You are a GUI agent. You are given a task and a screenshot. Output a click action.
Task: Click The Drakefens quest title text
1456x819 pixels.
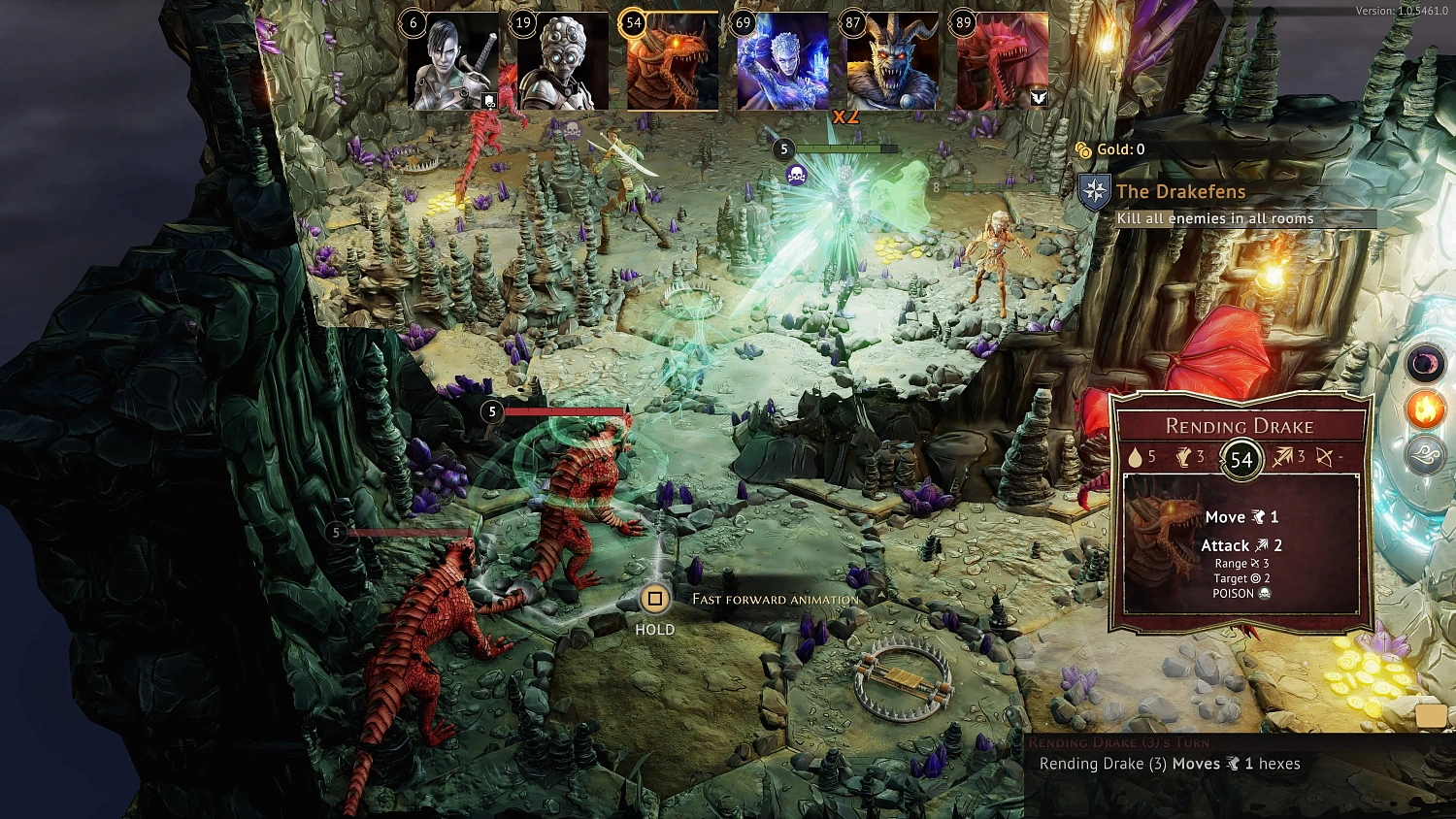(x=1182, y=191)
